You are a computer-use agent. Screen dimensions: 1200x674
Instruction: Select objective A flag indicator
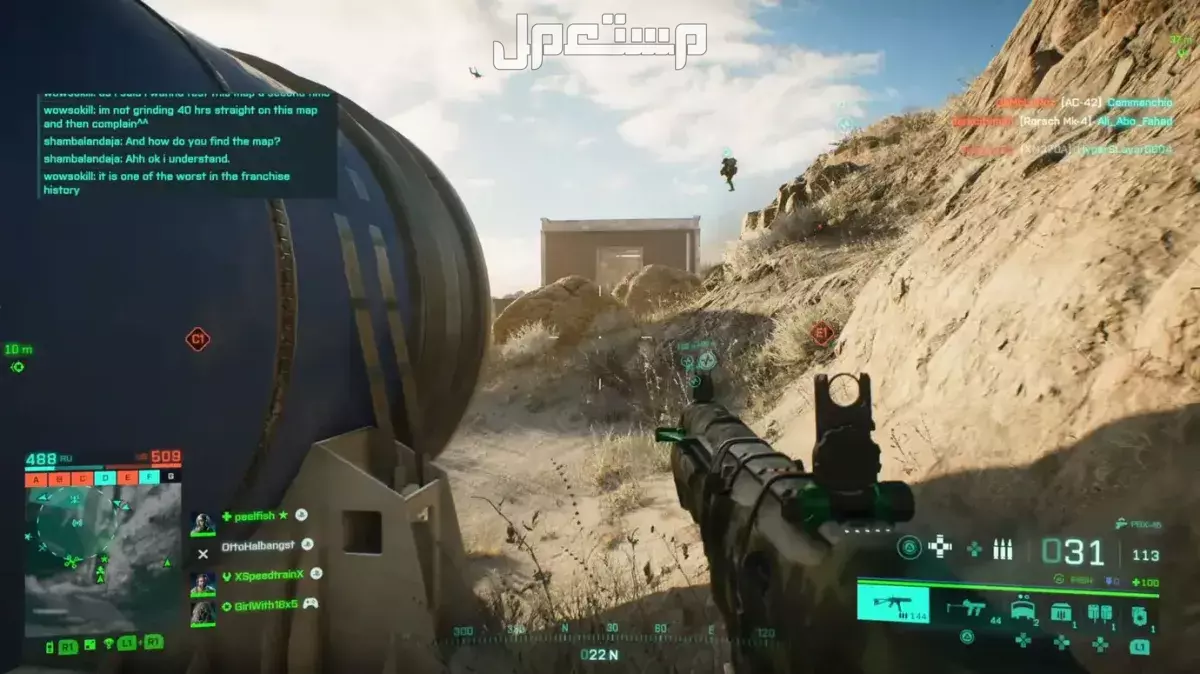pos(36,478)
